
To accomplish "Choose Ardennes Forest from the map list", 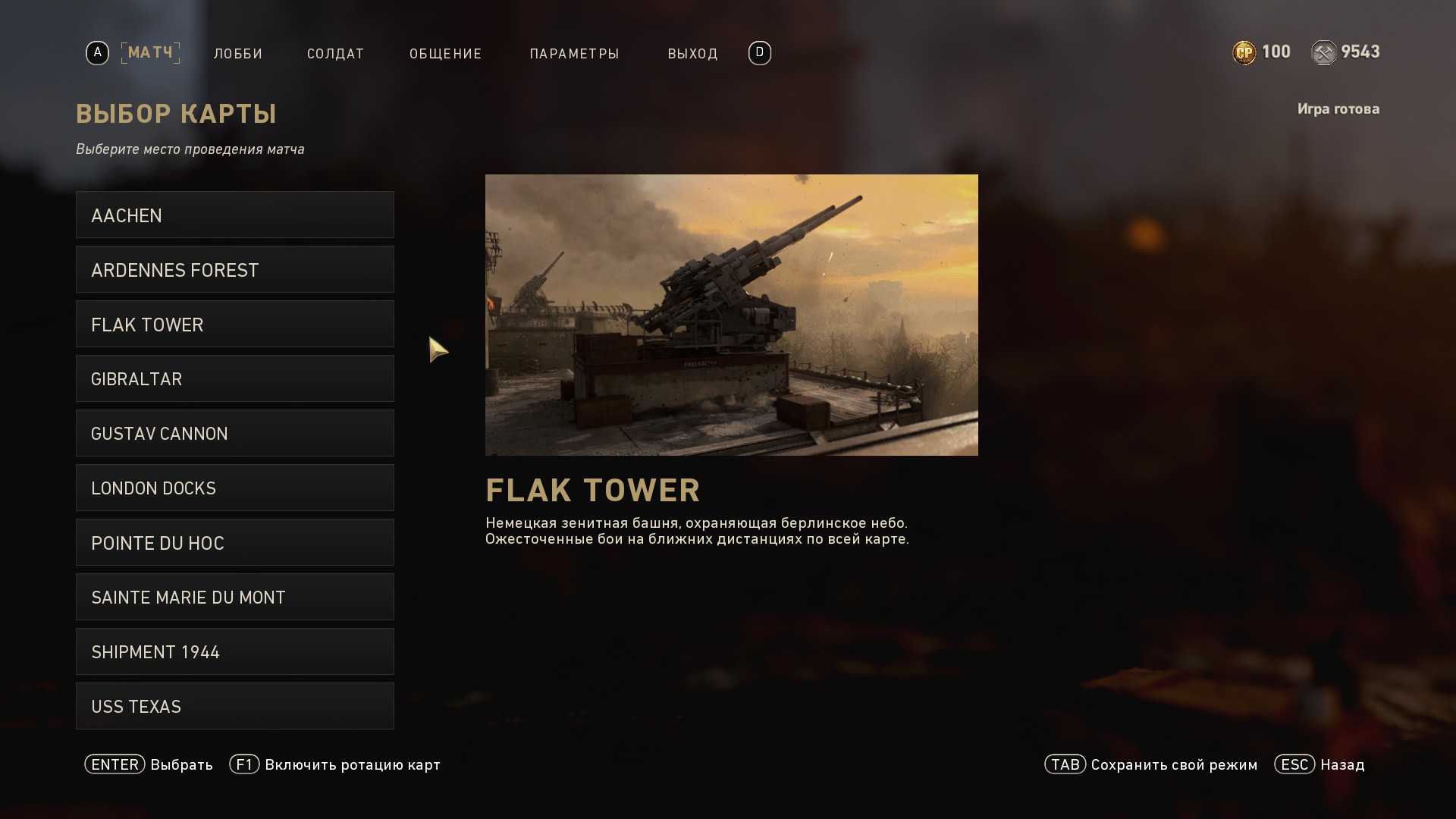I will (x=234, y=270).
